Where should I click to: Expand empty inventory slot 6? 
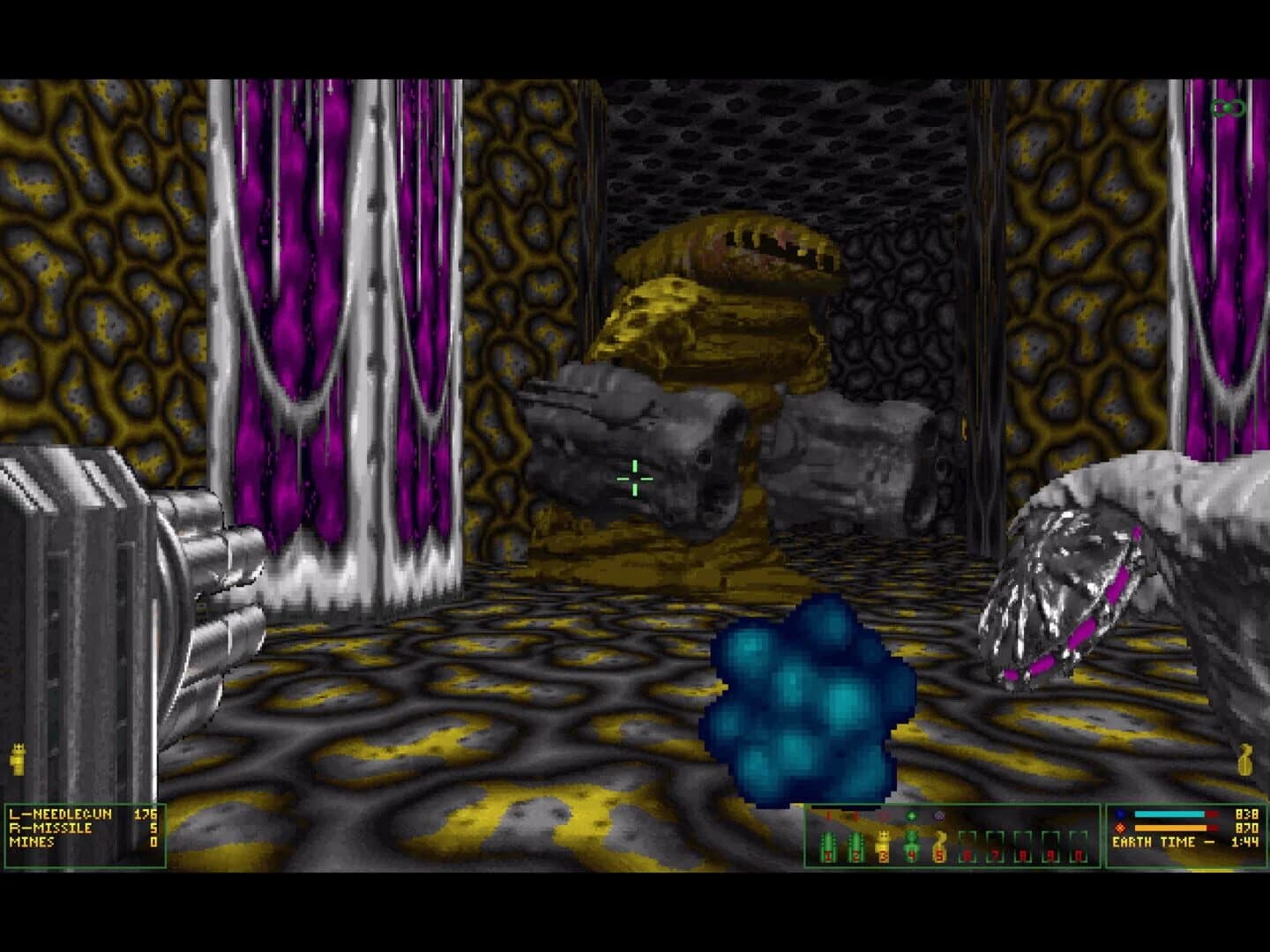(x=968, y=846)
